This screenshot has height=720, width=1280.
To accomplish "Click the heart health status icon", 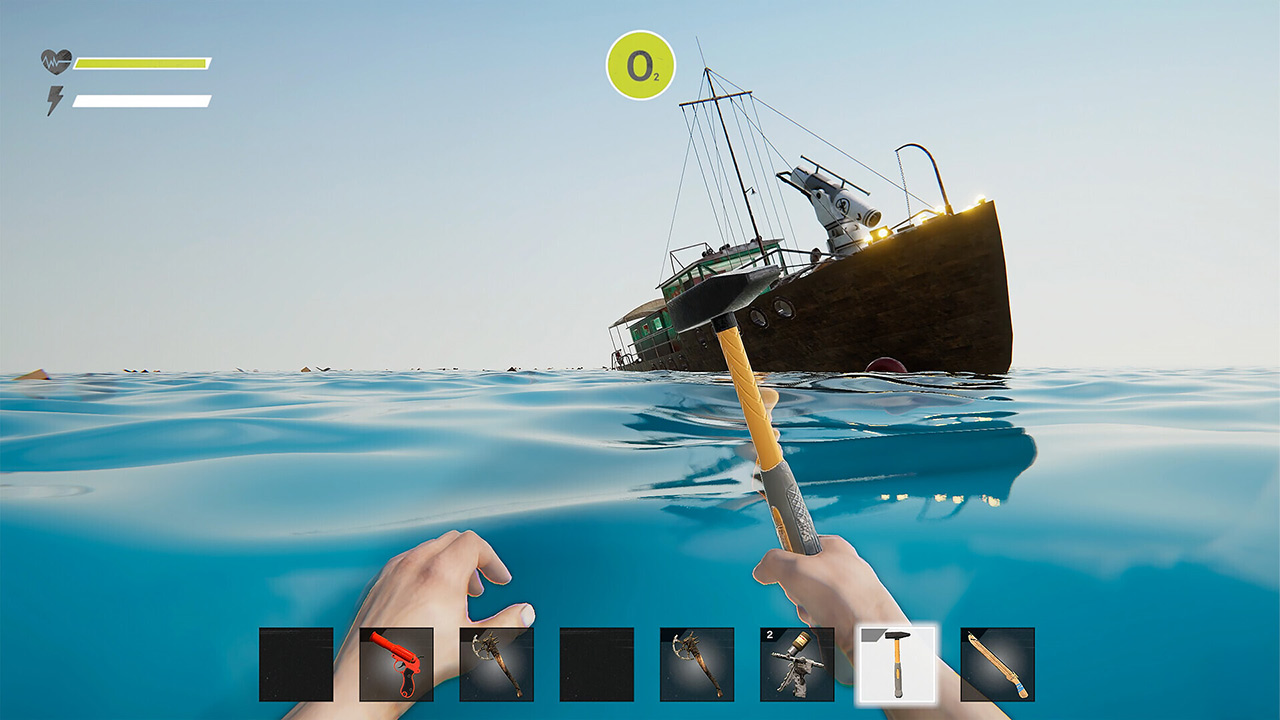I will tap(57, 62).
